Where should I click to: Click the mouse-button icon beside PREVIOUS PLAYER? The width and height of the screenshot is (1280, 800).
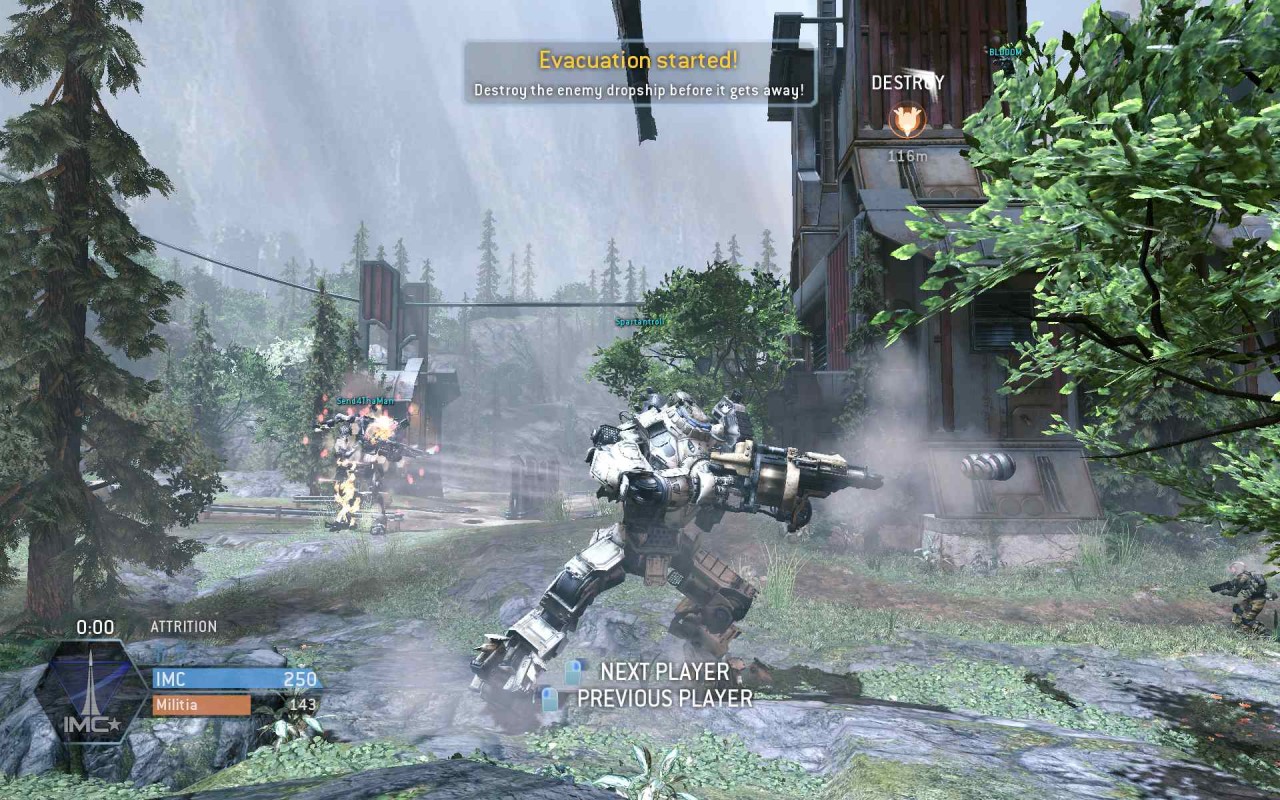(x=548, y=698)
